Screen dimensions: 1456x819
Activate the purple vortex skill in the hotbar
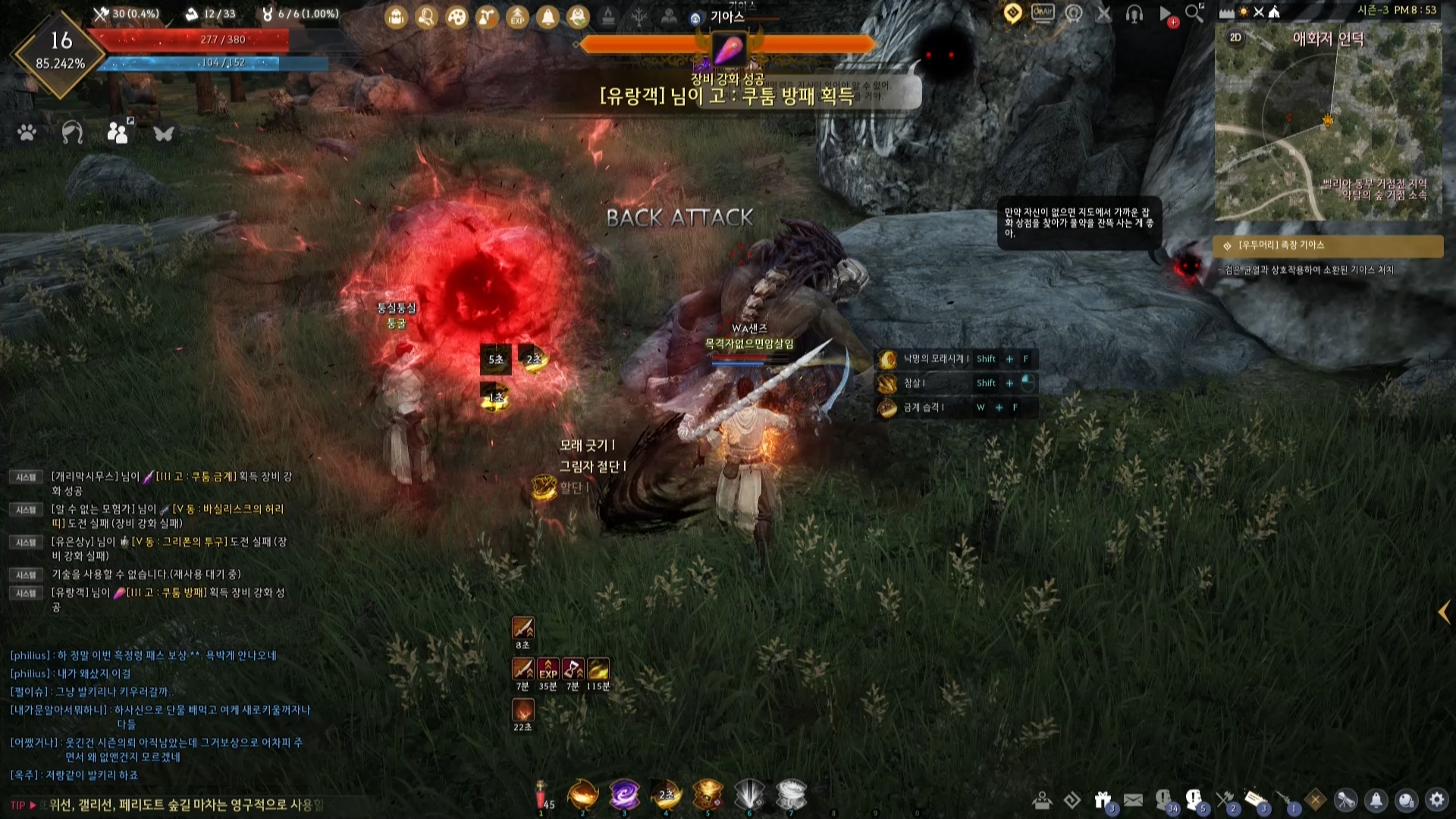tap(624, 795)
